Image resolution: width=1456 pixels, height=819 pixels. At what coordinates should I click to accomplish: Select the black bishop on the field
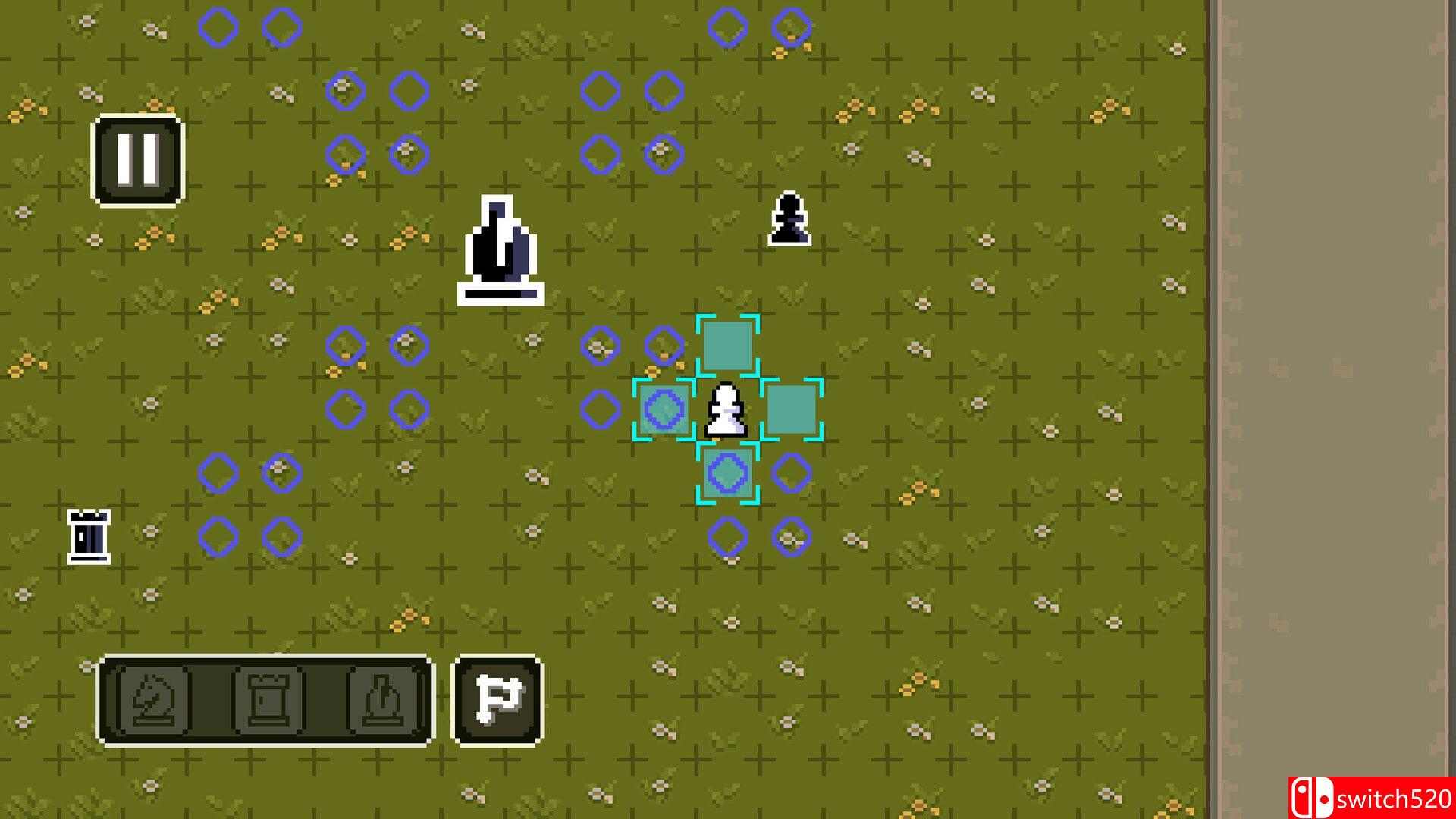501,250
